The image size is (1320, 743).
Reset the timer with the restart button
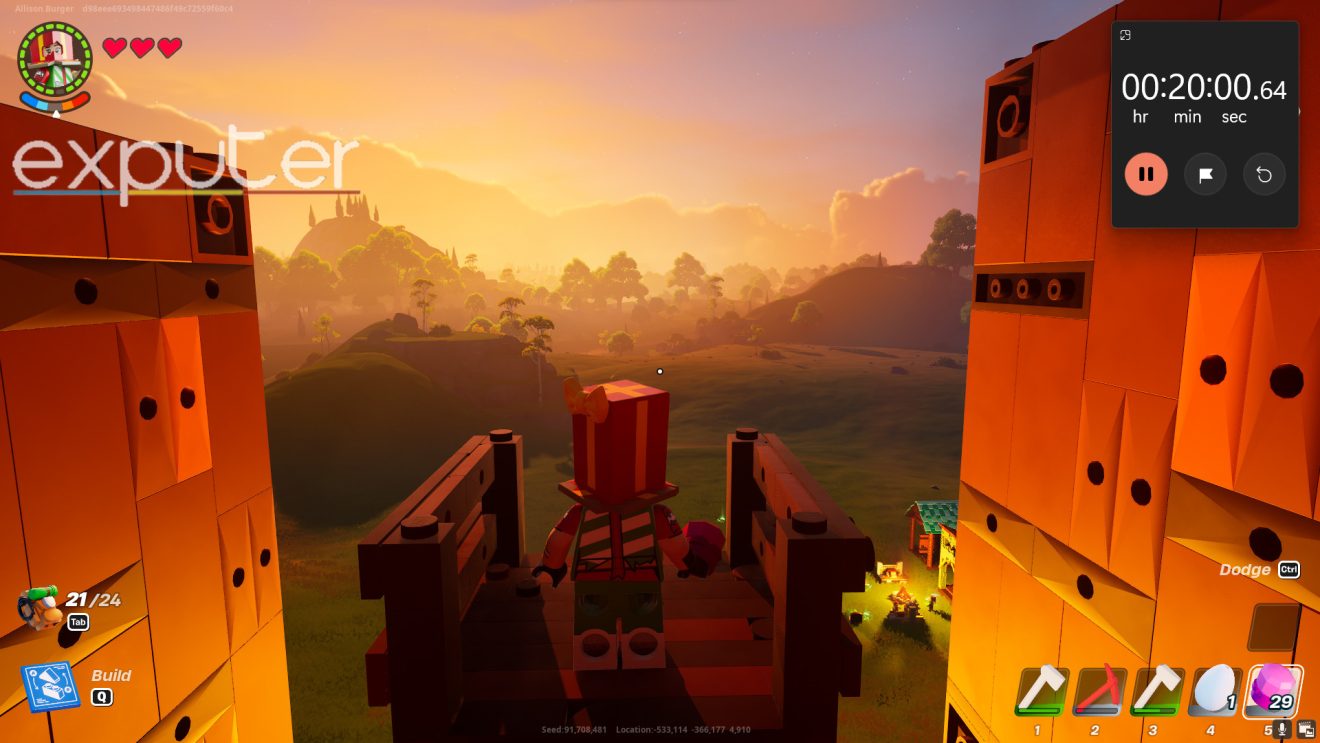1263,173
